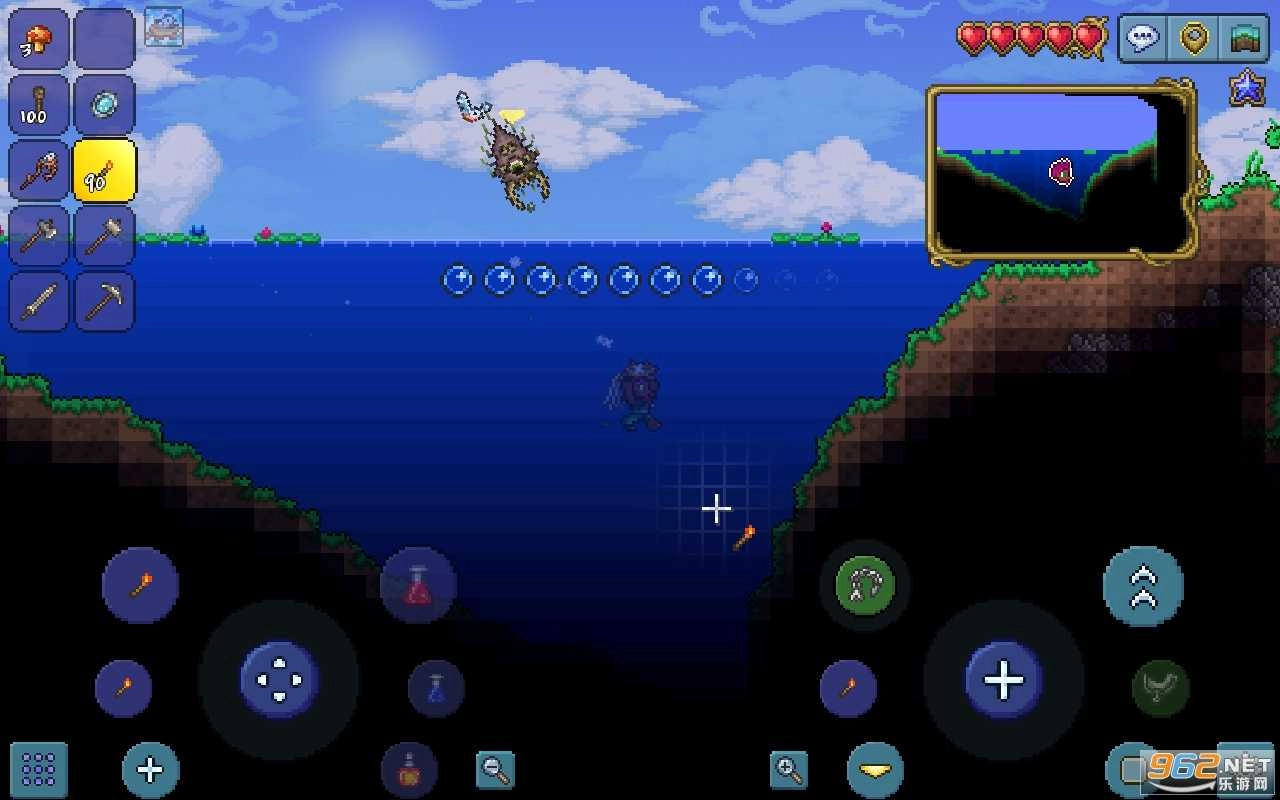
Task: Select the axe slot in the hotbar
Action: pyautogui.click(x=38, y=236)
